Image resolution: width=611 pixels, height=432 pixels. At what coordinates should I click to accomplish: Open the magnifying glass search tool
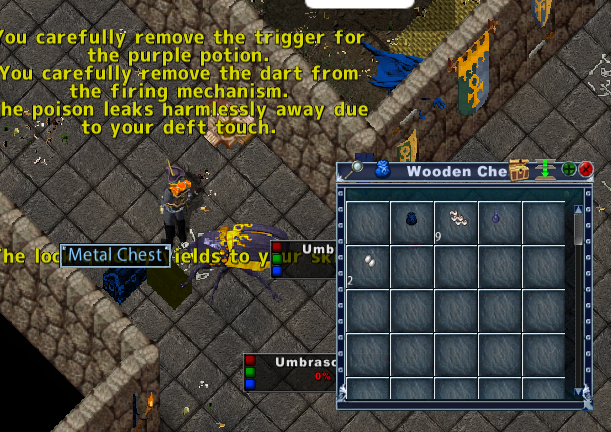point(357,169)
